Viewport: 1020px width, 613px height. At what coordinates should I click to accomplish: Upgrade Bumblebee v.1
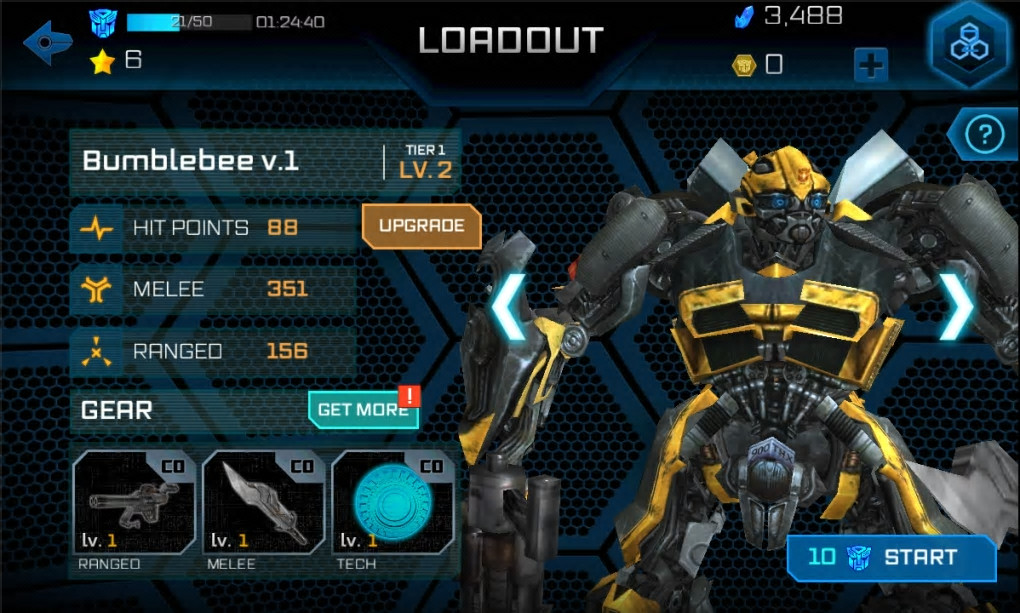point(421,226)
